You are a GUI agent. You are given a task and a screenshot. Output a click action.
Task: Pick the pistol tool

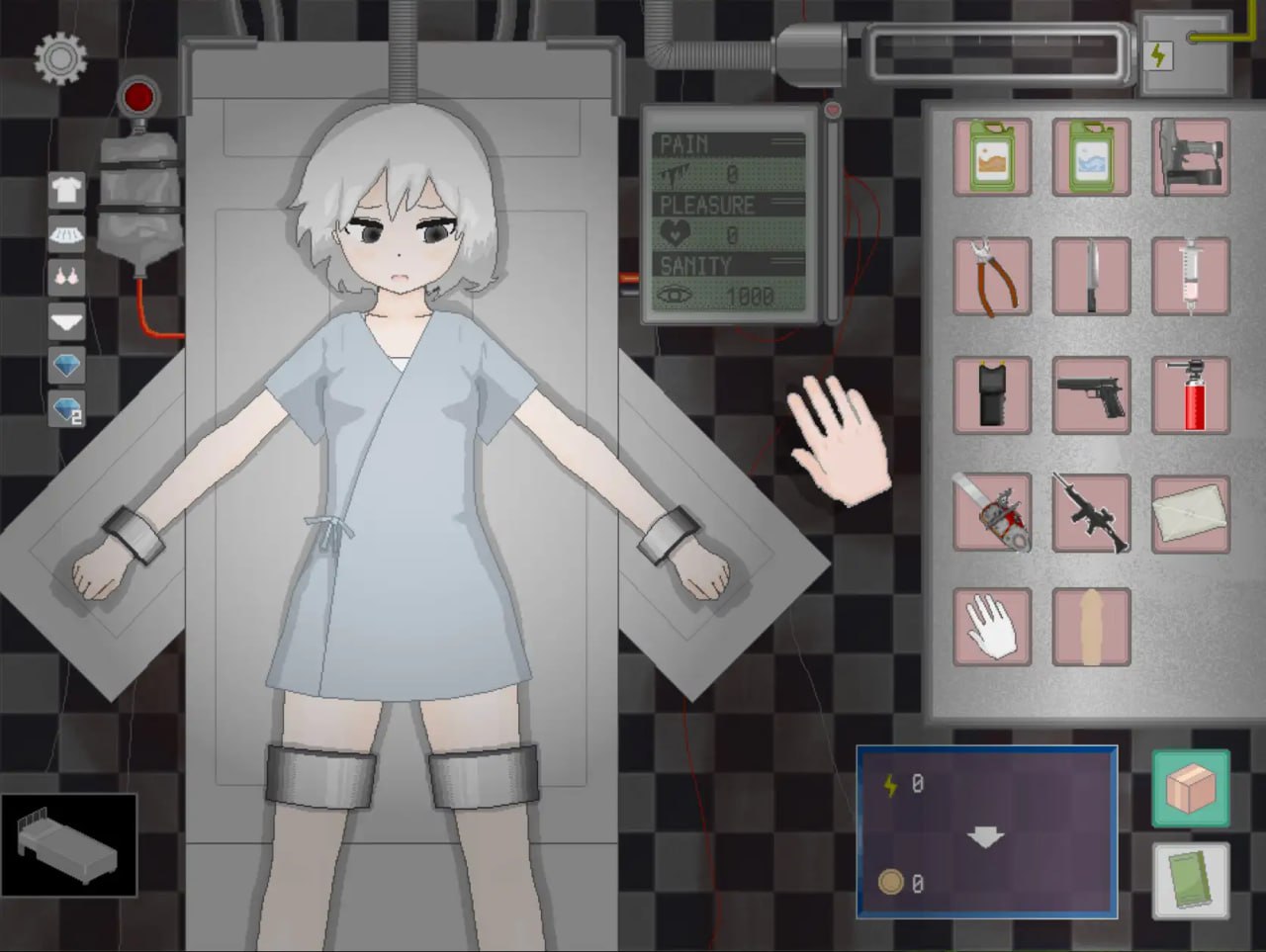(x=1091, y=394)
